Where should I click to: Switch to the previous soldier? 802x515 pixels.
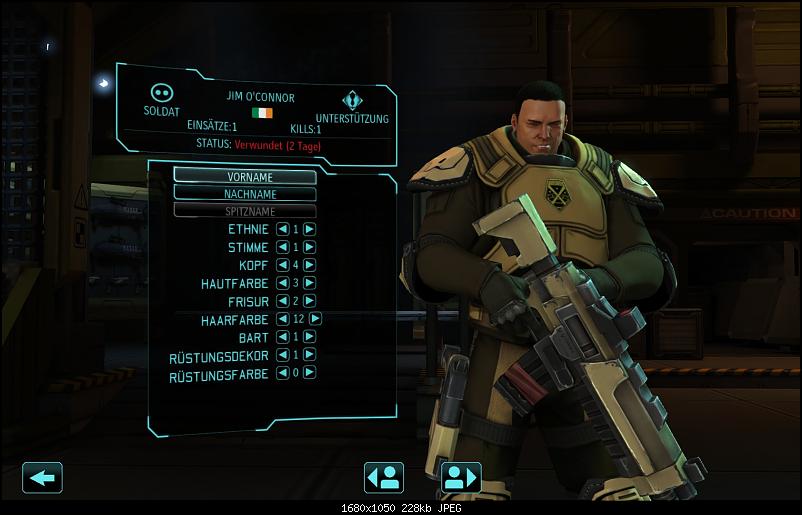(384, 477)
